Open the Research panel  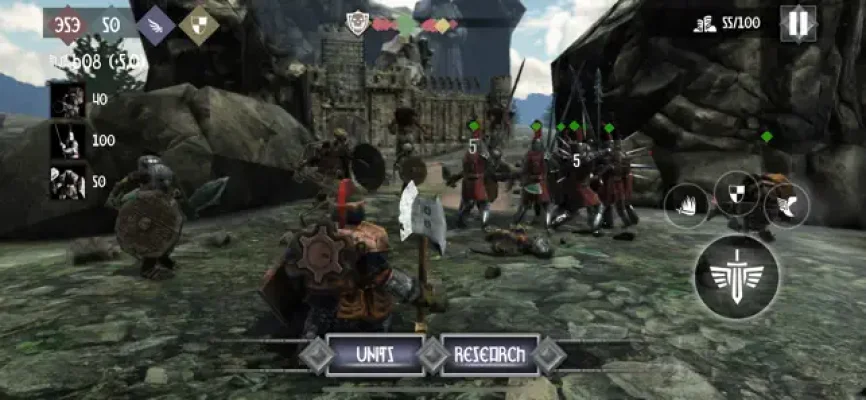click(489, 354)
